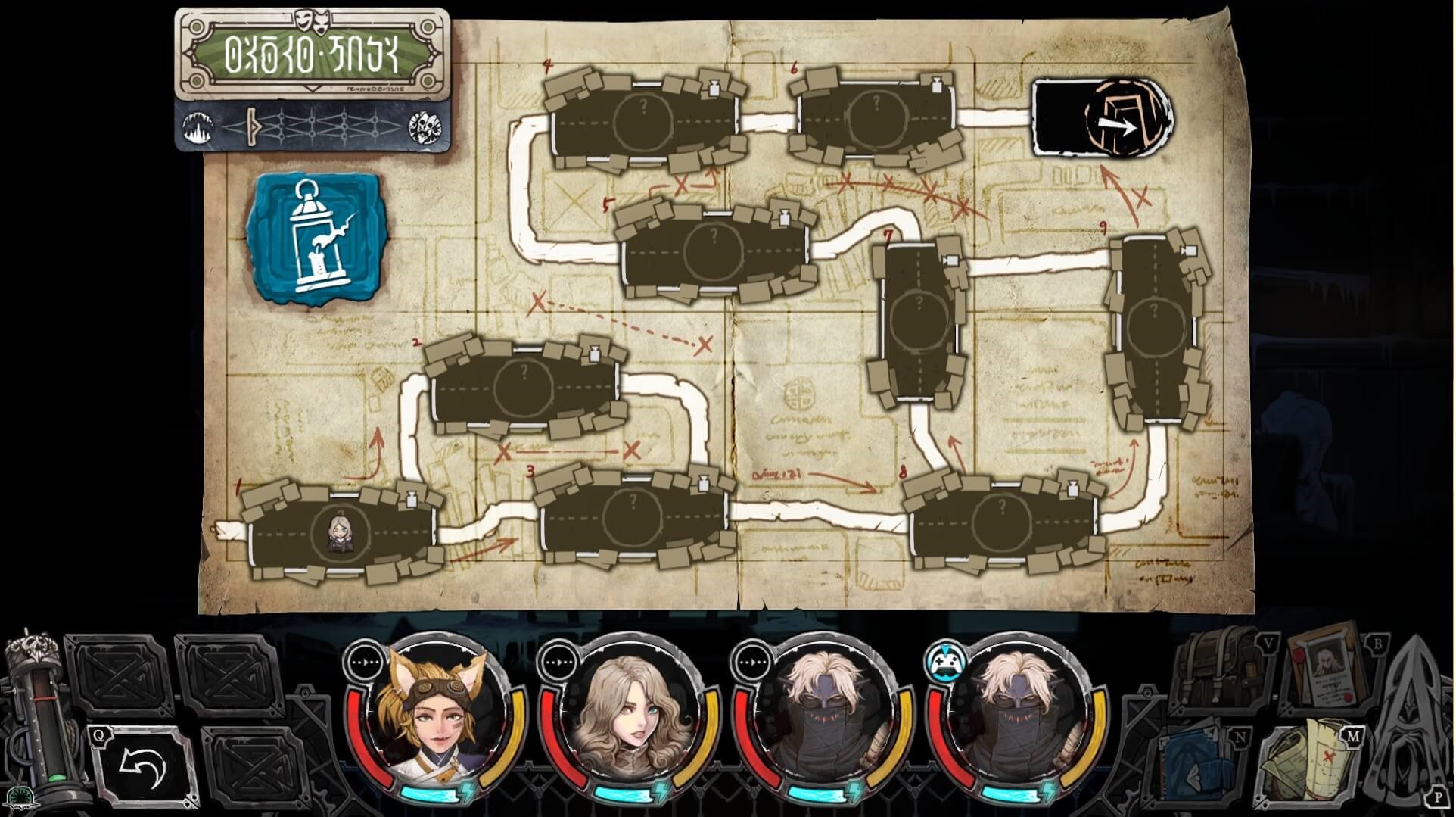Select room 8 on the dungeon map
The image size is (1456, 817).
point(1003,521)
